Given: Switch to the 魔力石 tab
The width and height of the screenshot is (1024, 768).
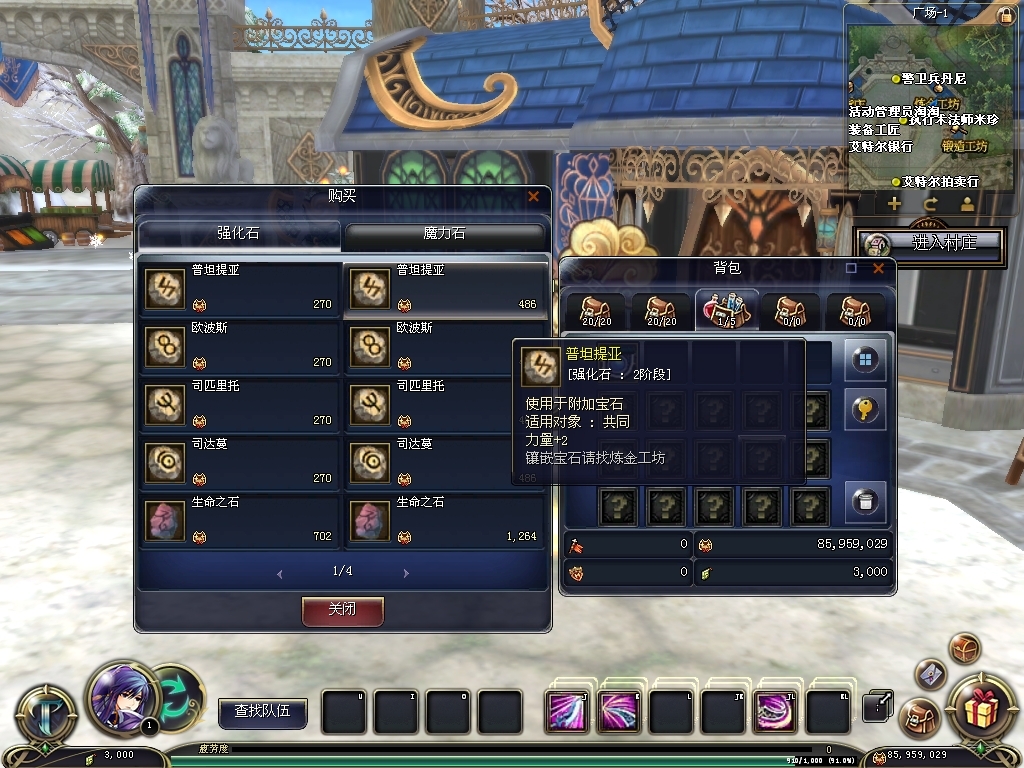Looking at the screenshot, I should 444,234.
